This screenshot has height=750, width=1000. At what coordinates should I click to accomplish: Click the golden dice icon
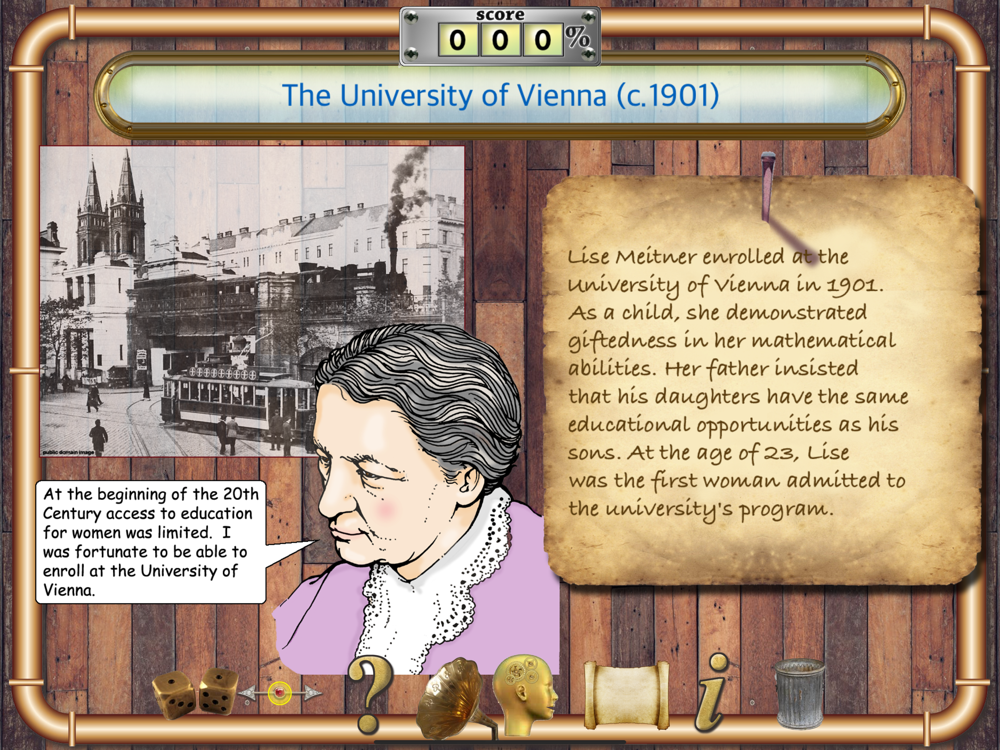tap(194, 692)
